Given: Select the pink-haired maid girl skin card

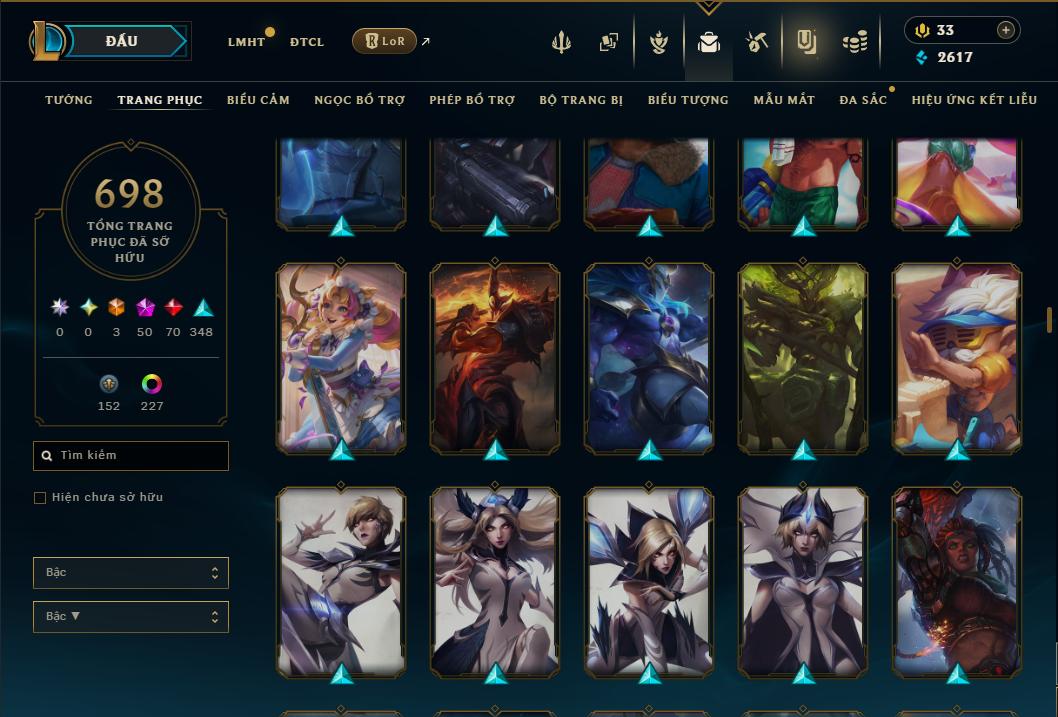Looking at the screenshot, I should point(341,357).
